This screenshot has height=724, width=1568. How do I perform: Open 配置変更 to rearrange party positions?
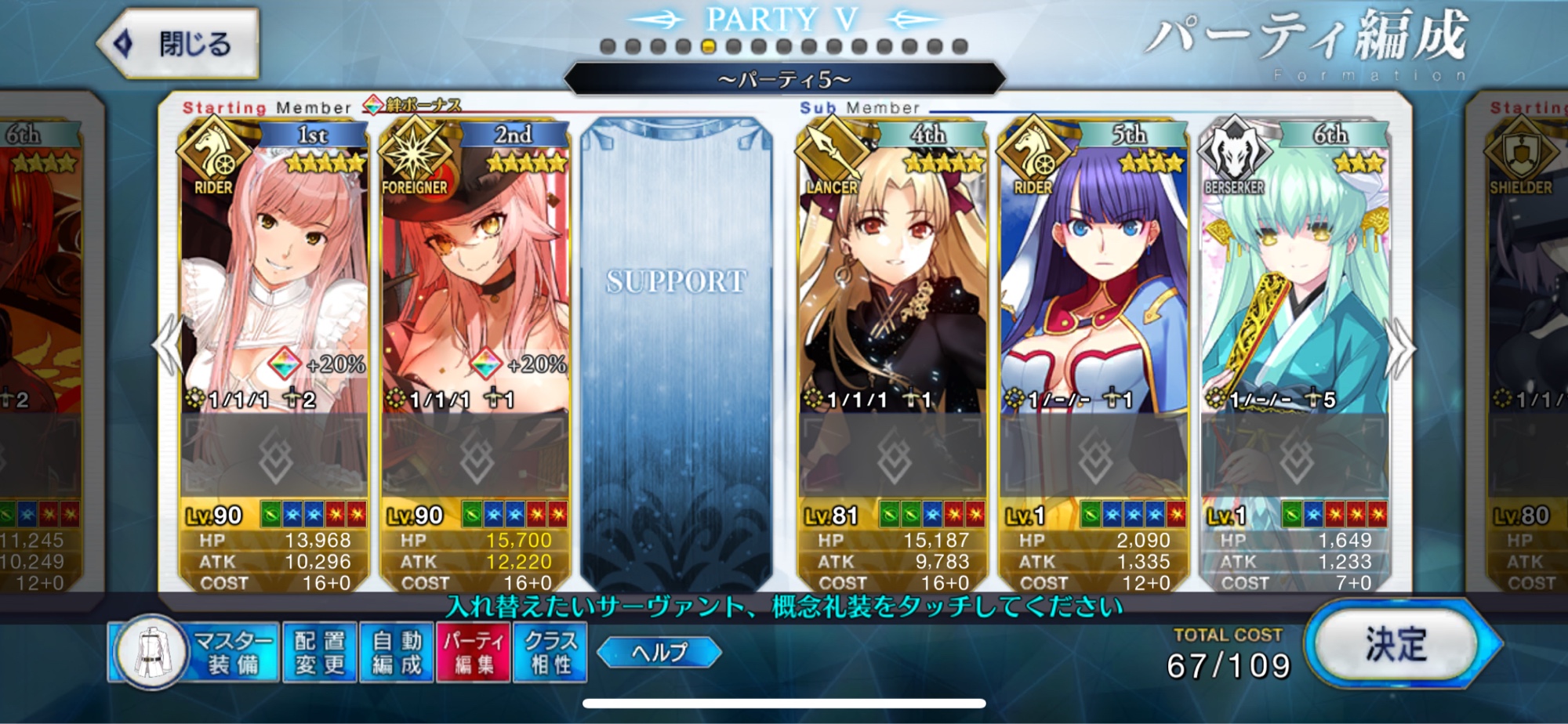[319, 653]
